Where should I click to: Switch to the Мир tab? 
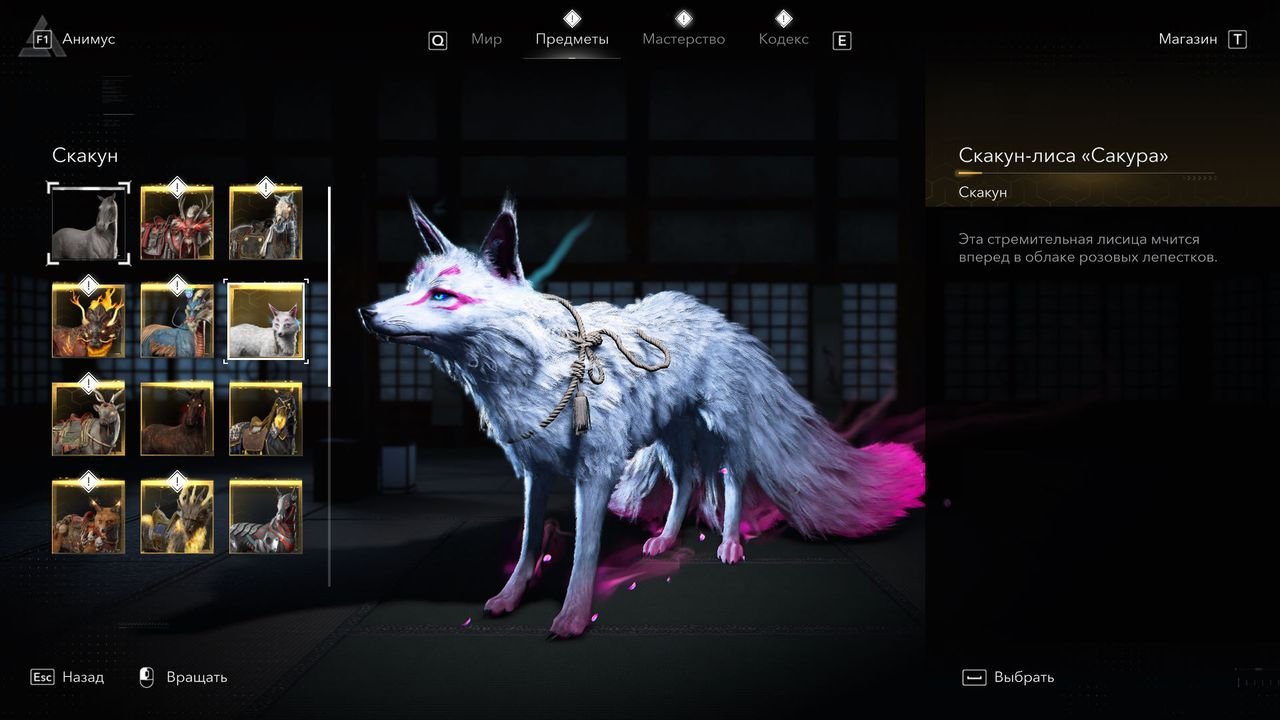click(x=486, y=40)
